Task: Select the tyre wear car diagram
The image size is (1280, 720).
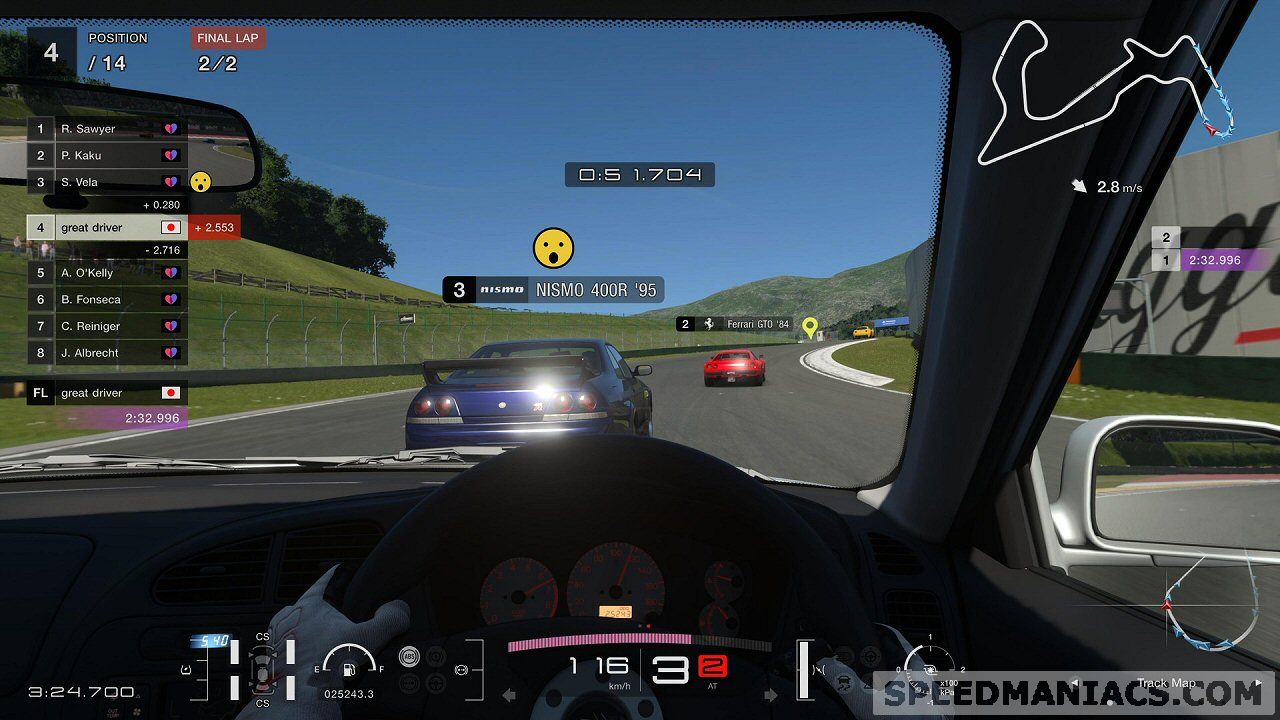Action: coord(262,670)
